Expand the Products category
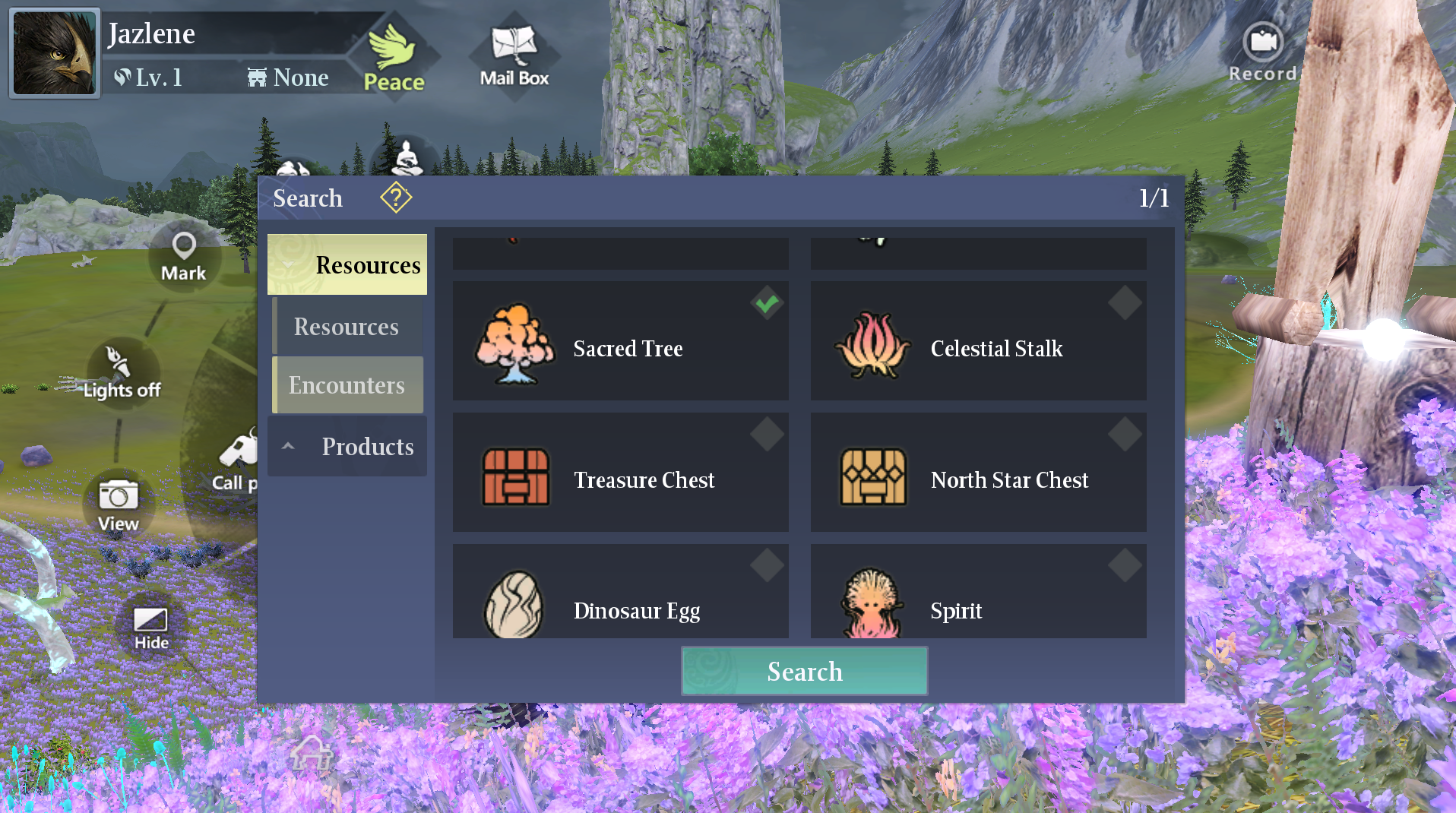The width and height of the screenshot is (1456, 813). coord(347,446)
